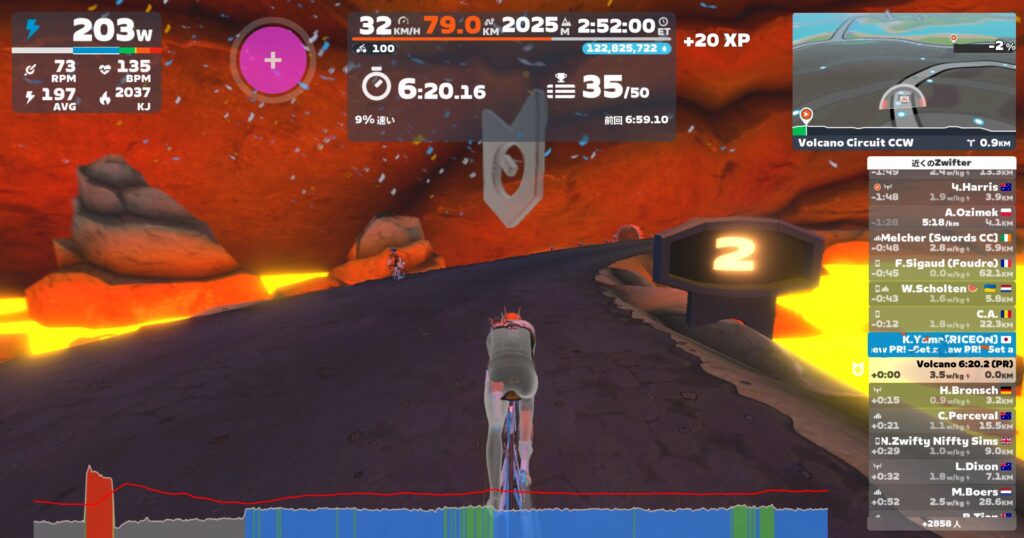The height and width of the screenshot is (538, 1024).
Task: Select rider H.Harris in nearby list
Action: click(941, 192)
